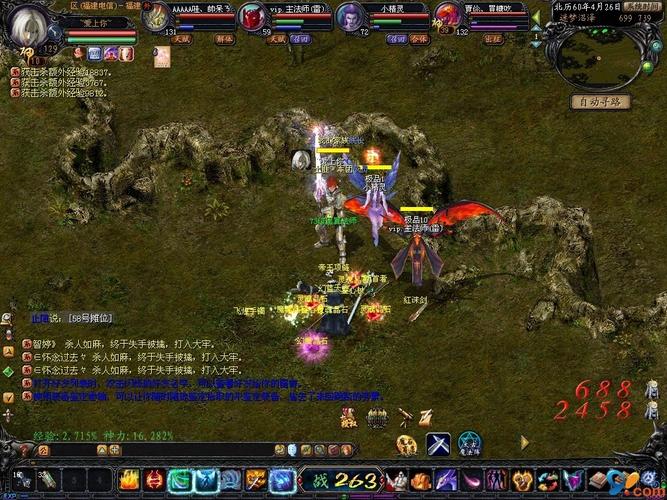This screenshot has height=500, width=667.
Task: Activate the crossed swords skill icon
Action: click(438, 442)
